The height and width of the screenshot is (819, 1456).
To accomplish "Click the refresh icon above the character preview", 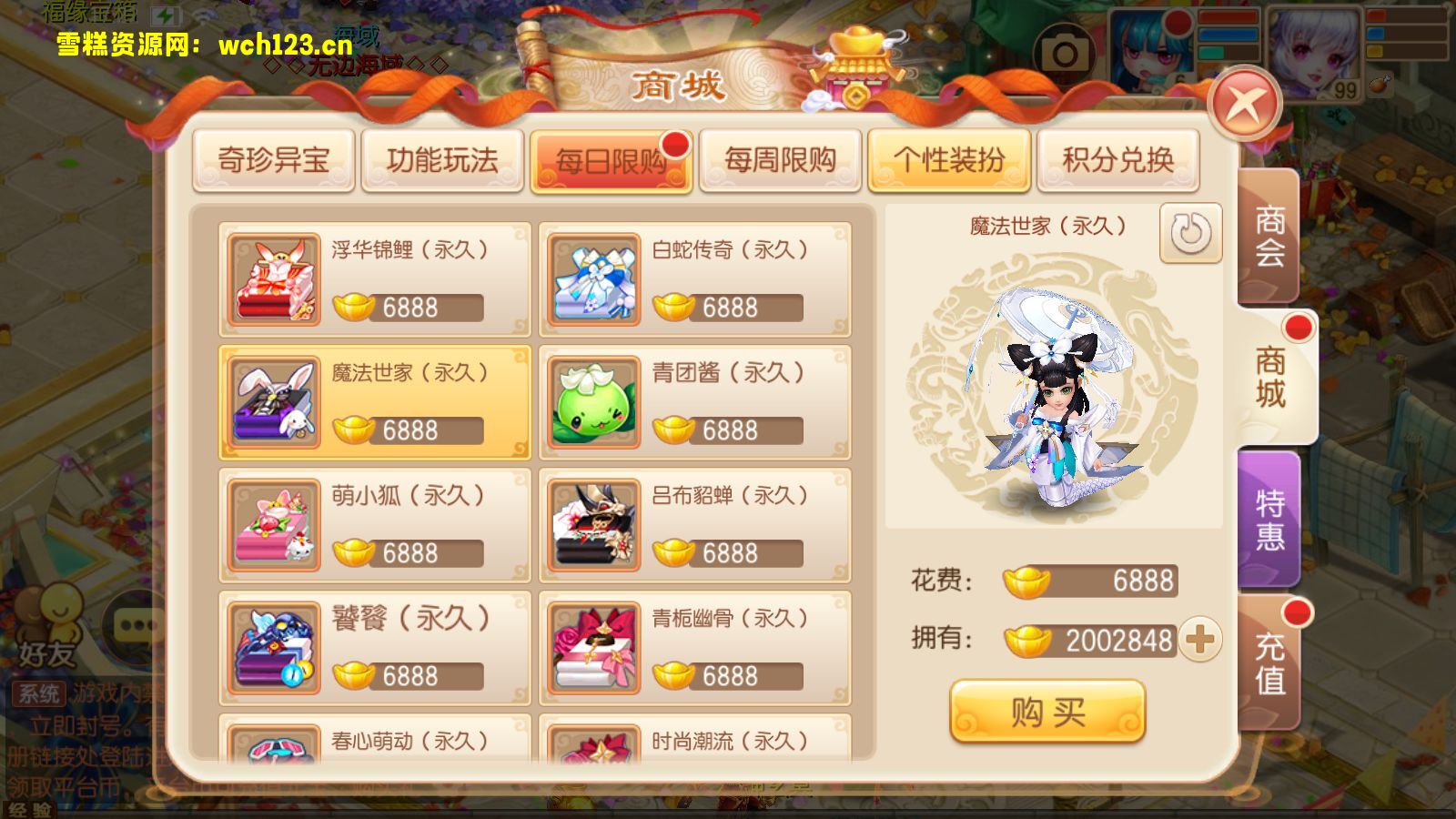I will [1192, 231].
